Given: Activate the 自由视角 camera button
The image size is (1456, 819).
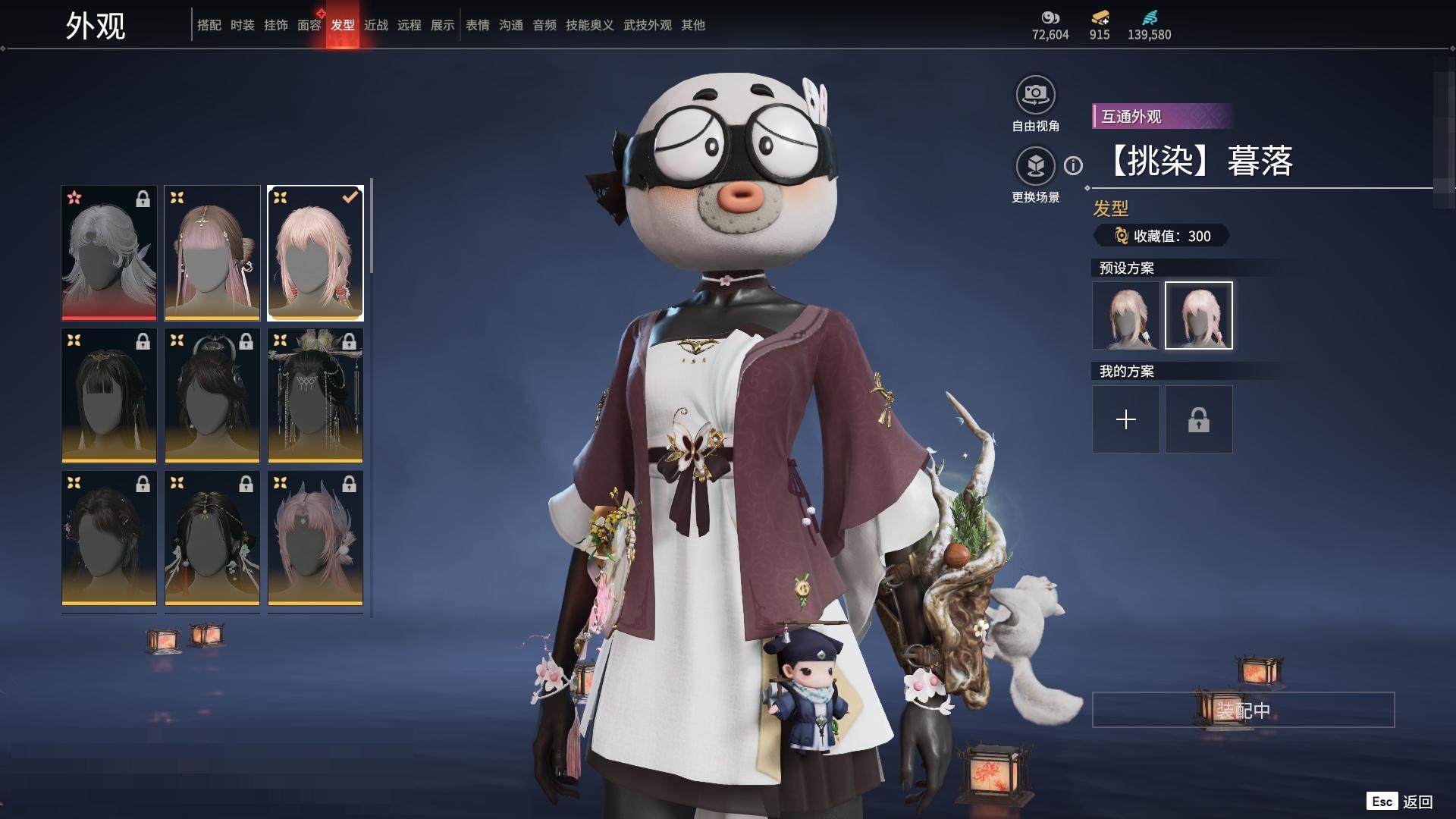Looking at the screenshot, I should pyautogui.click(x=1035, y=96).
